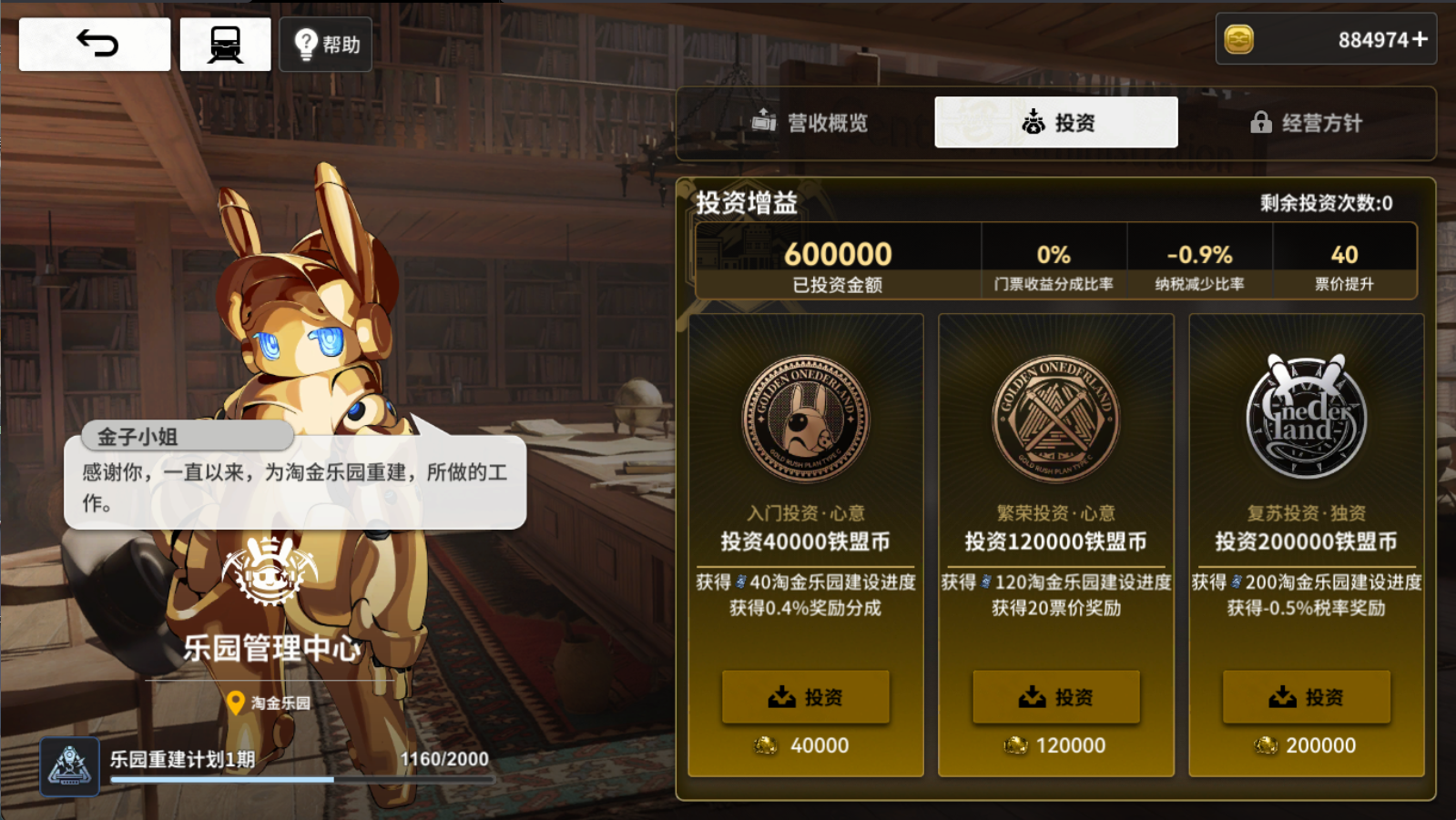Click the back arrow icon

pos(94,43)
